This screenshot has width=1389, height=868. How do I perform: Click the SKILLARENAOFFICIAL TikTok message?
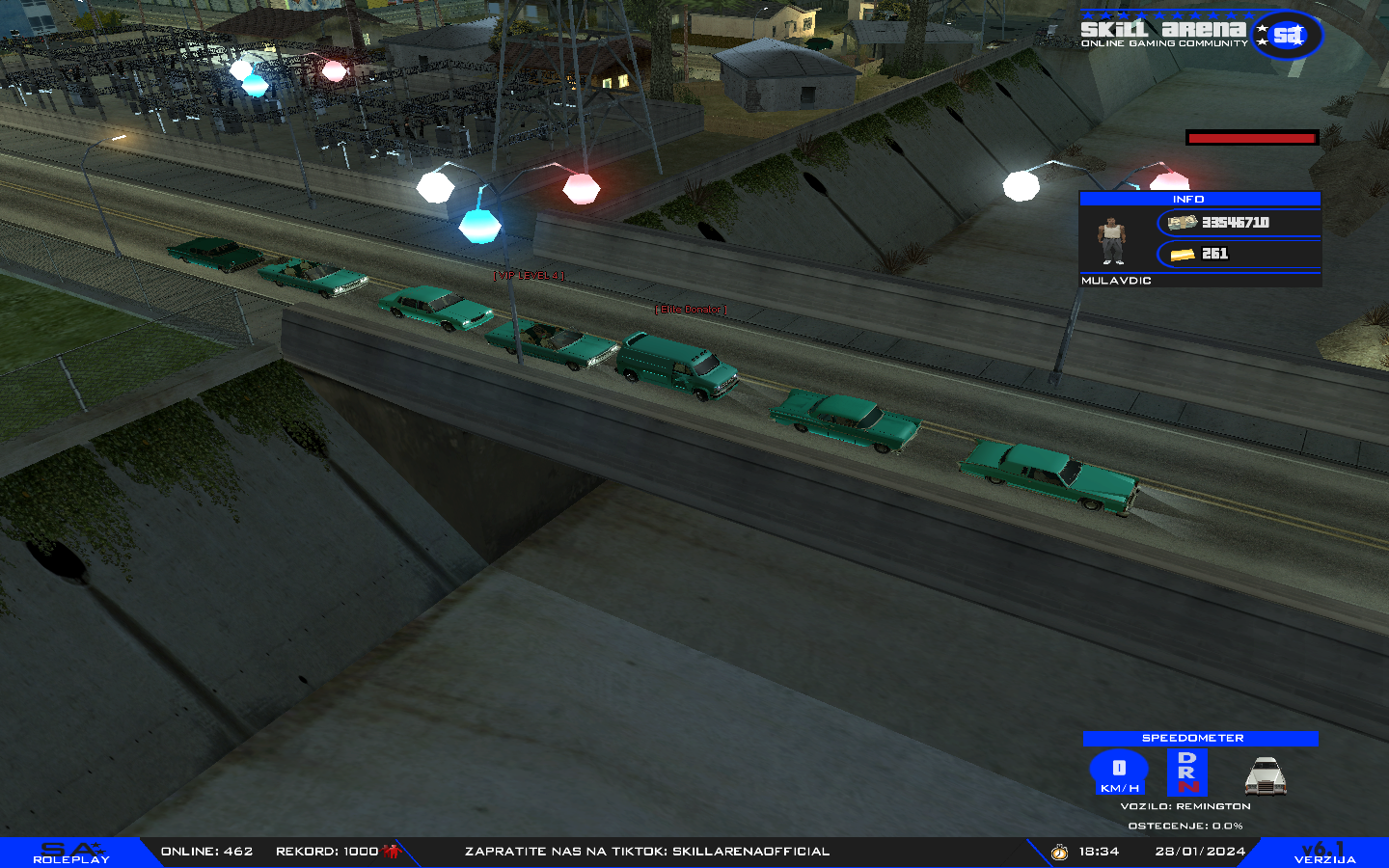click(648, 852)
